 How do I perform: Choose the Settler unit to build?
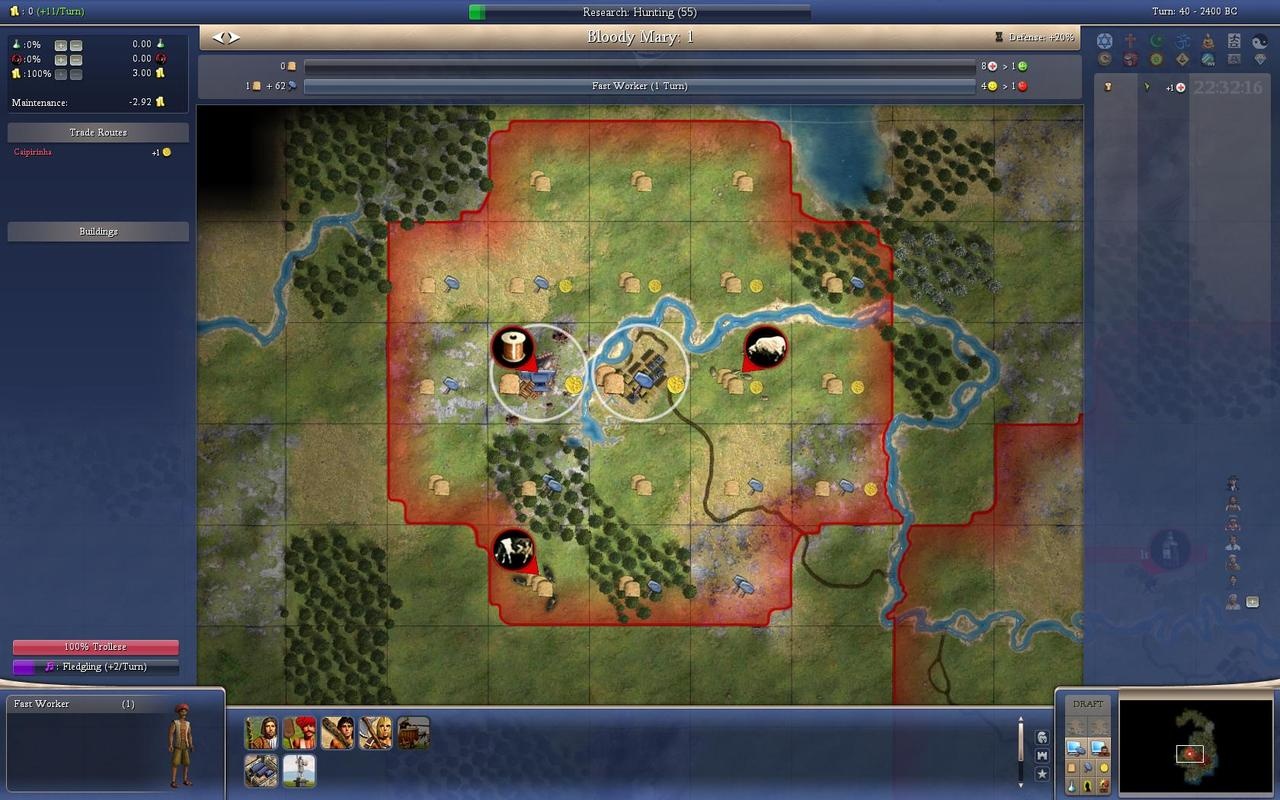click(261, 733)
